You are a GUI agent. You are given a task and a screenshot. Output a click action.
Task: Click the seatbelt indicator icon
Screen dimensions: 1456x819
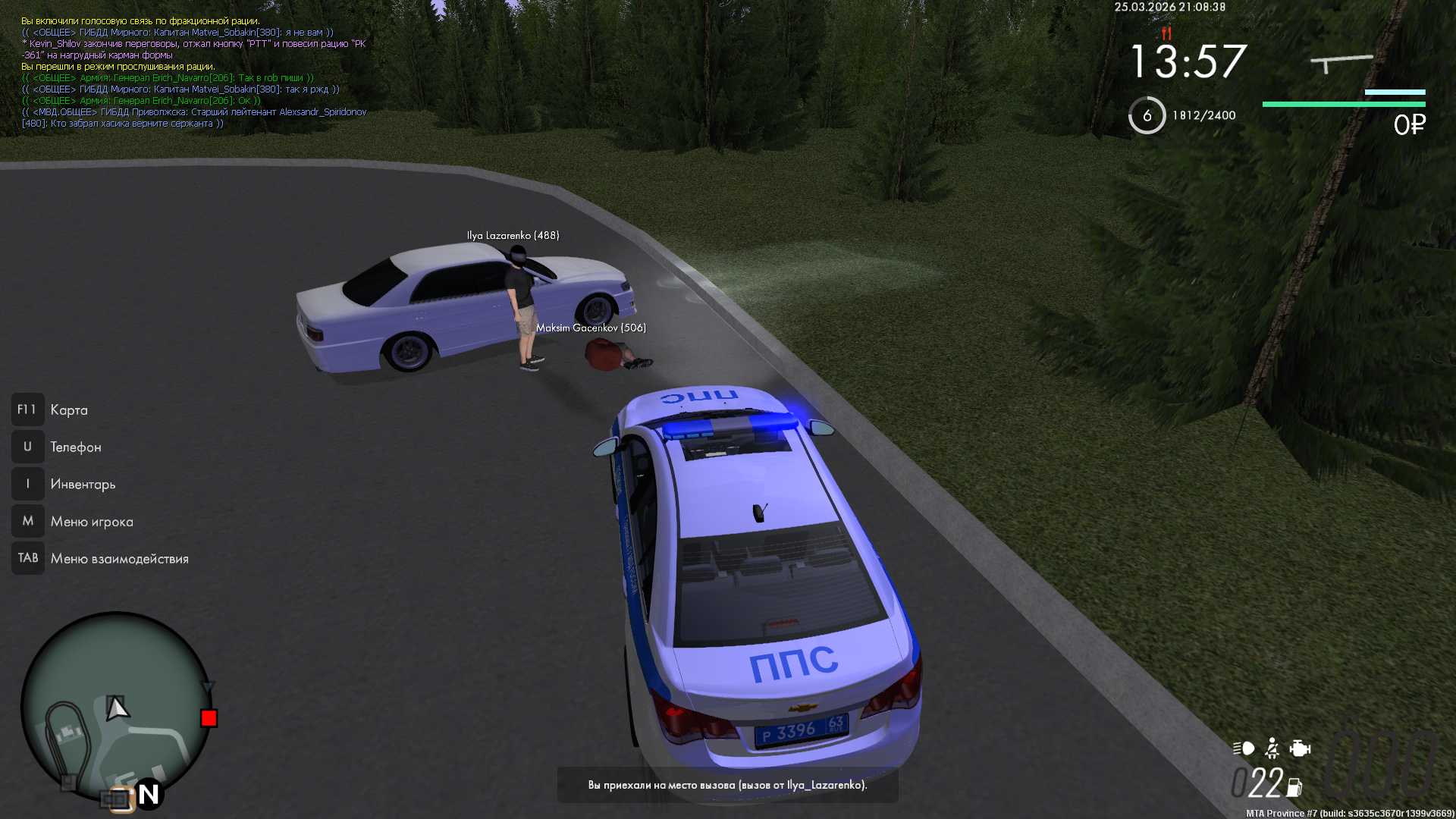1272,748
